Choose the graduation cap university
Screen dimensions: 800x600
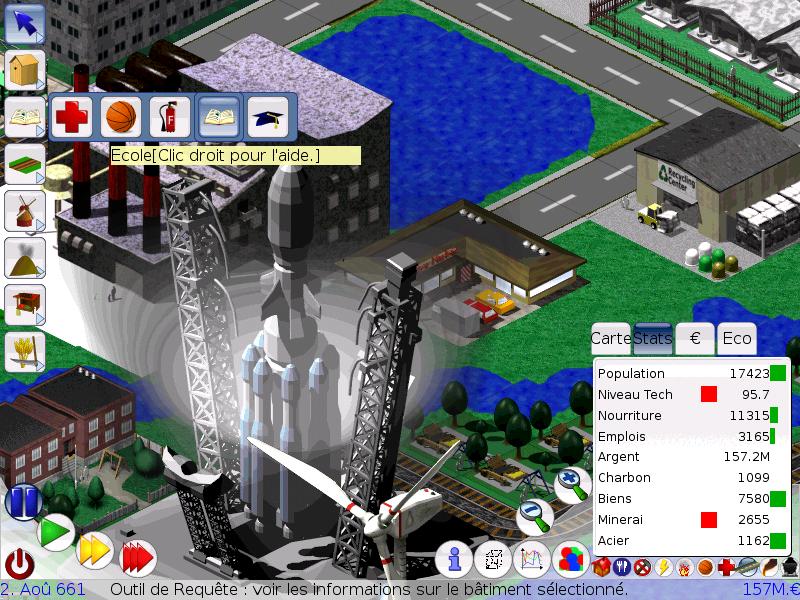(267, 117)
